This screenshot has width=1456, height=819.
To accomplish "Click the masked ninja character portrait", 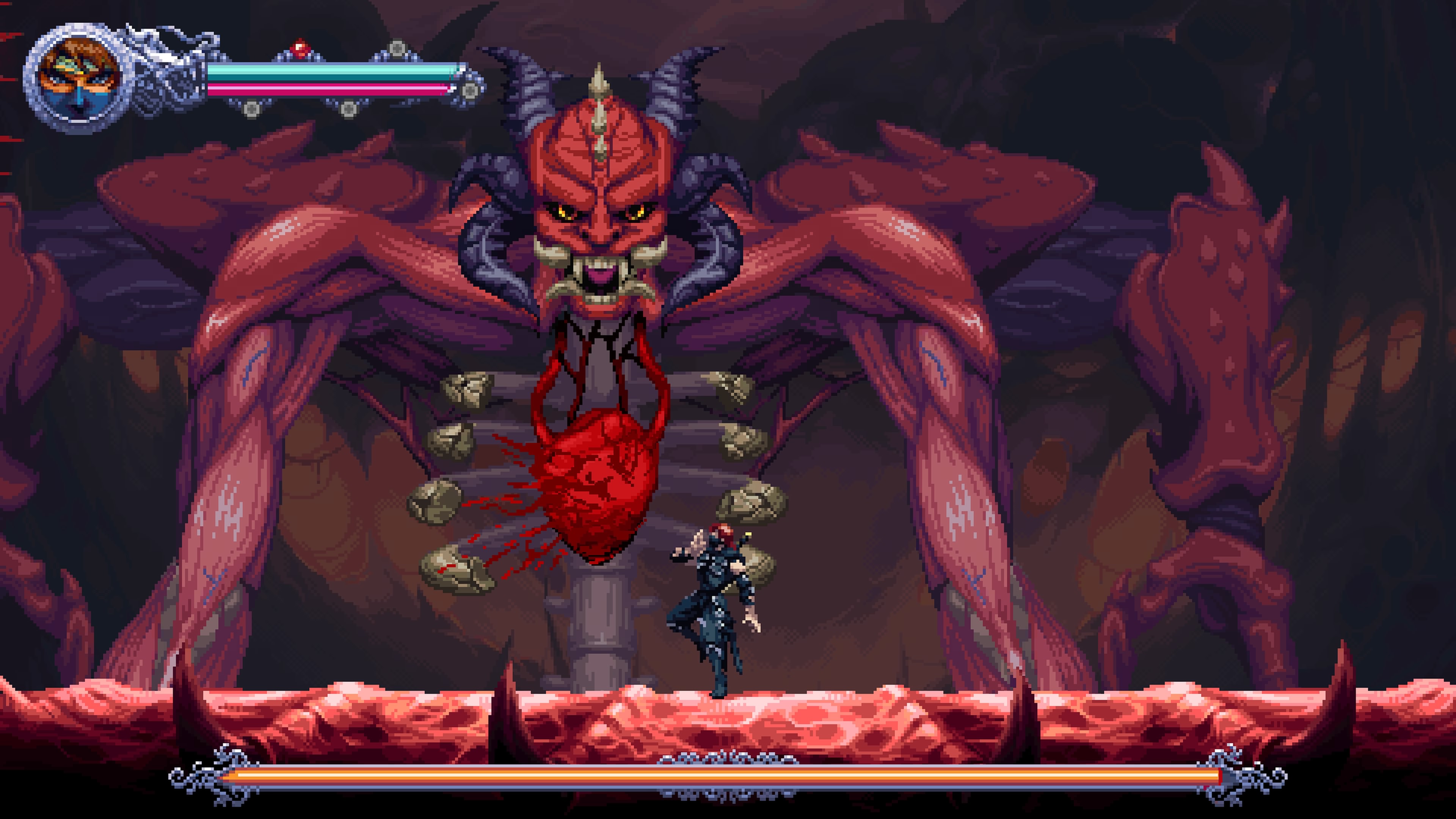I will (x=78, y=78).
